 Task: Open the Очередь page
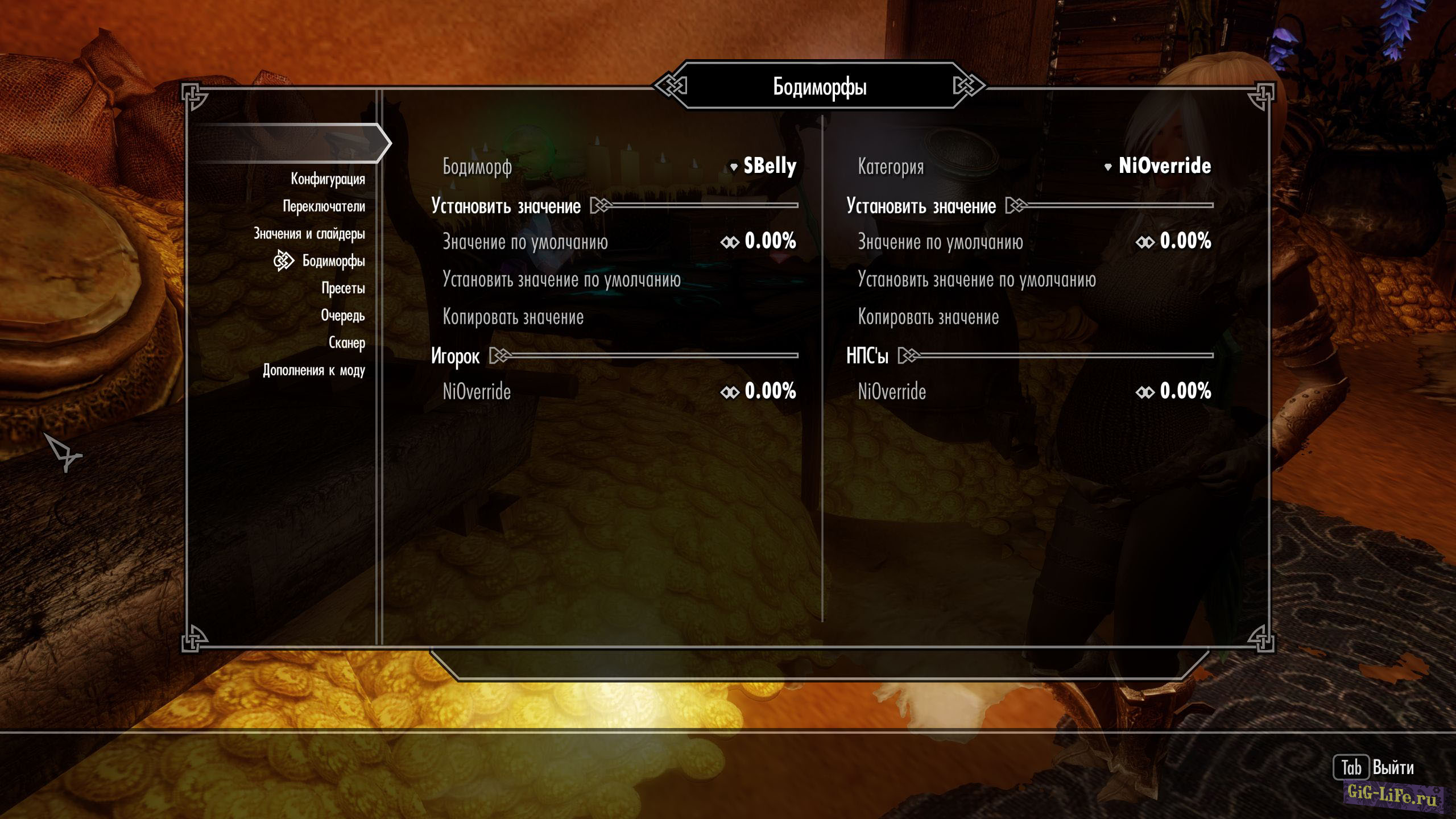[x=342, y=316]
